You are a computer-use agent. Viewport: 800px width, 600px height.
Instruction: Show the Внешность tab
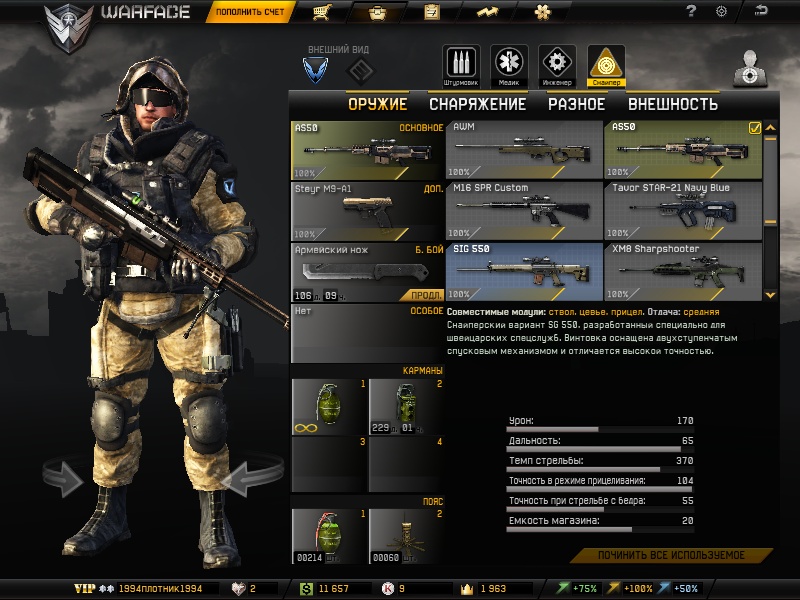coord(672,104)
